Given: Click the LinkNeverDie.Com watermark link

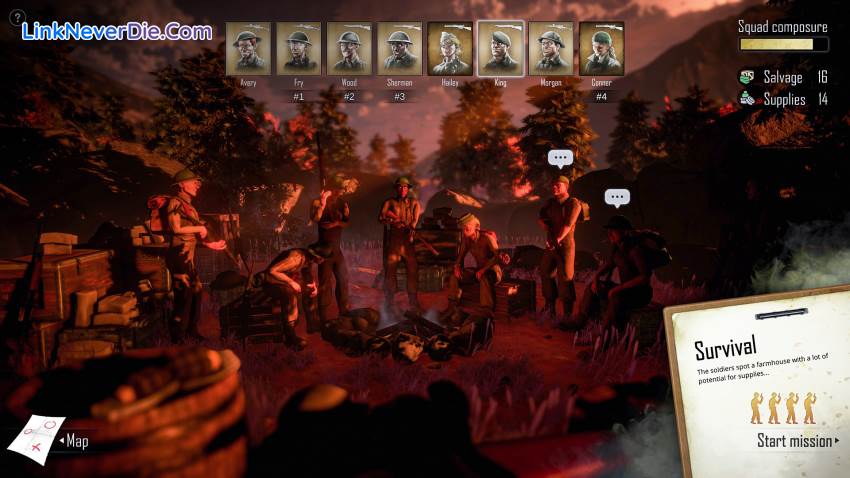Looking at the screenshot, I should point(117,31).
